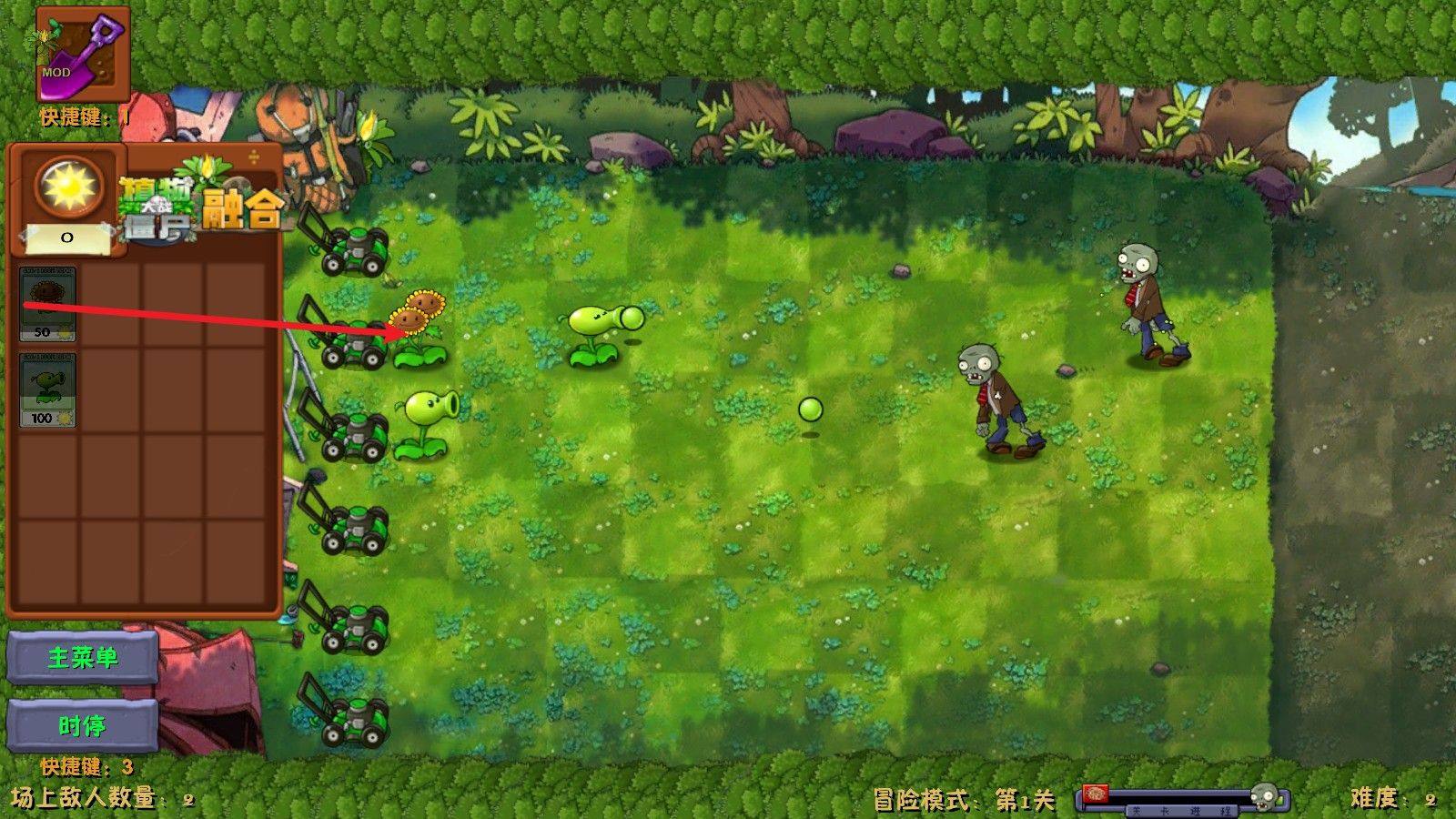Open the 主菜单 main menu
The height and width of the screenshot is (819, 1456).
click(82, 658)
